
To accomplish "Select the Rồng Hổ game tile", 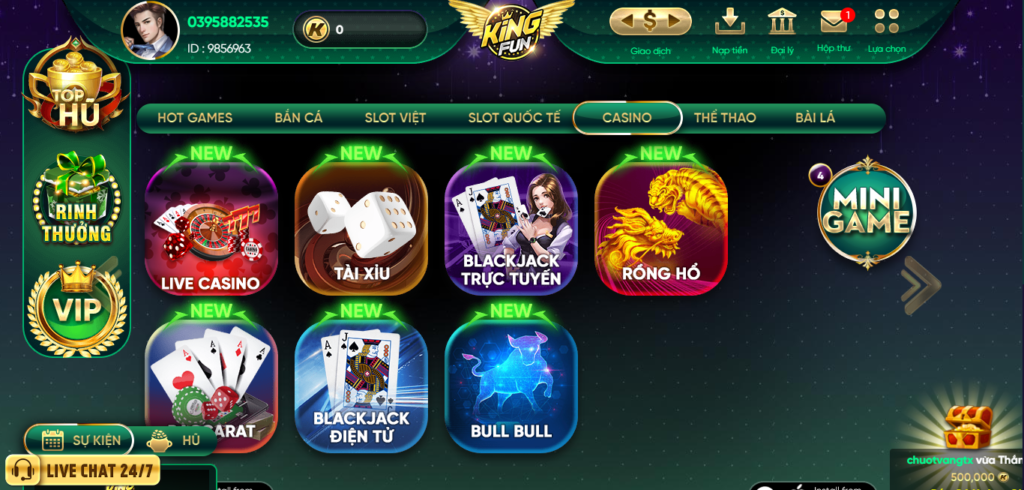I will tap(661, 230).
